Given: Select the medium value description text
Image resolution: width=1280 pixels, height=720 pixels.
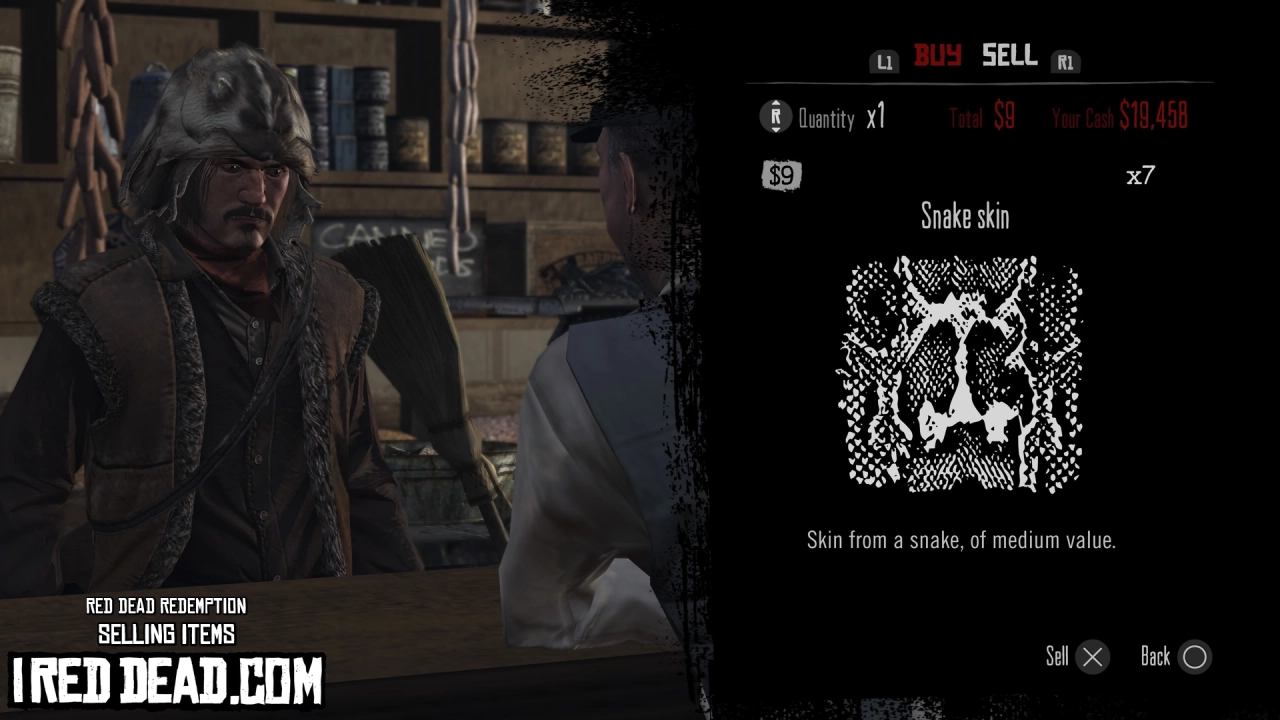Looking at the screenshot, I should click(961, 540).
